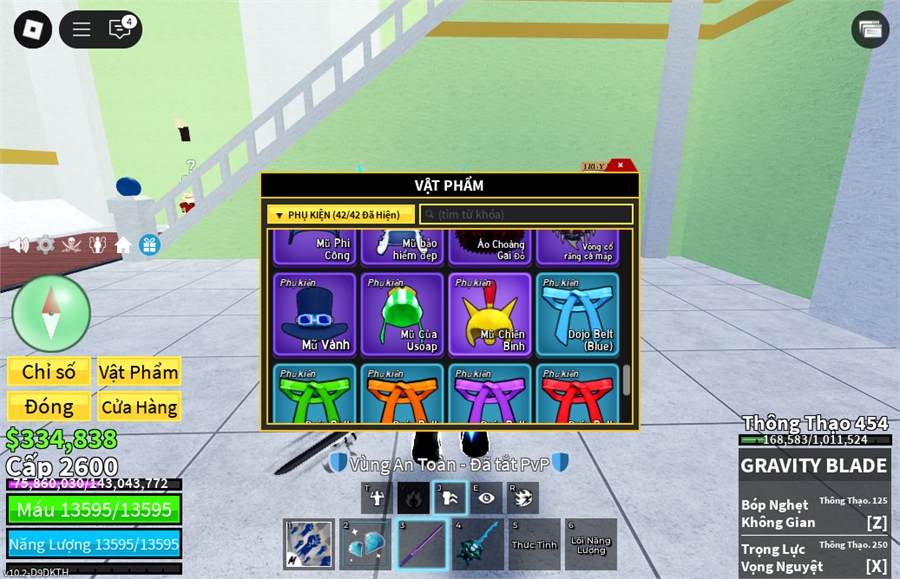This screenshot has width=900, height=579.
Task: Open the Roblox menu logo button
Action: click(x=32, y=29)
